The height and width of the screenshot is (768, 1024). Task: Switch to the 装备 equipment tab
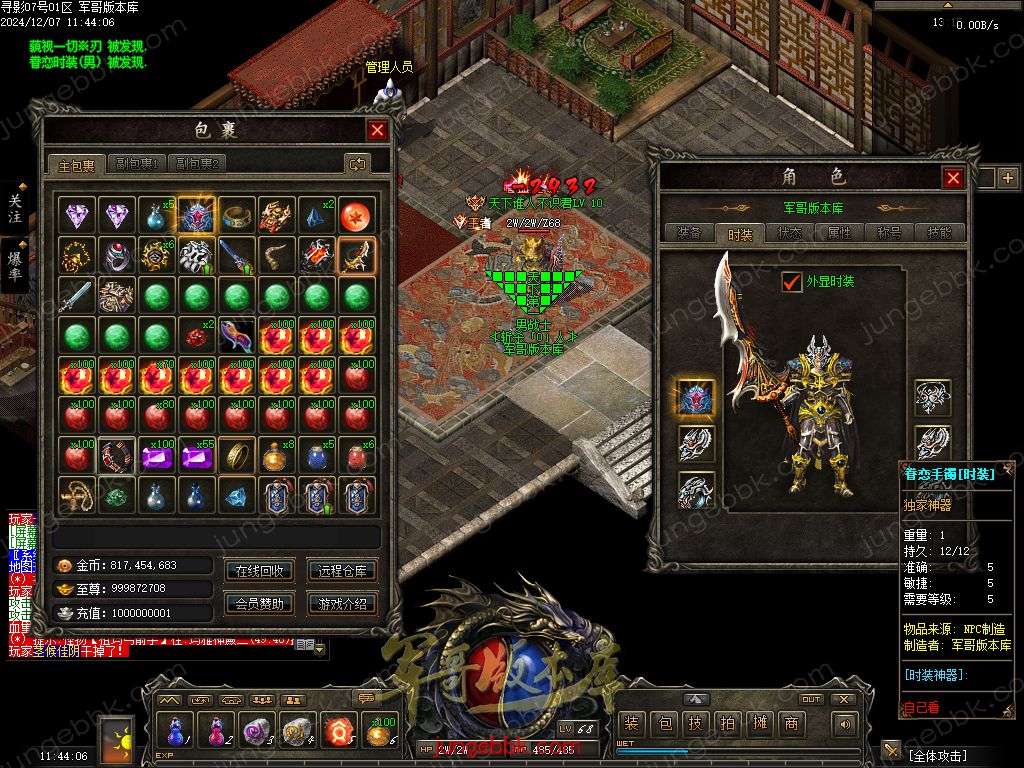point(689,234)
